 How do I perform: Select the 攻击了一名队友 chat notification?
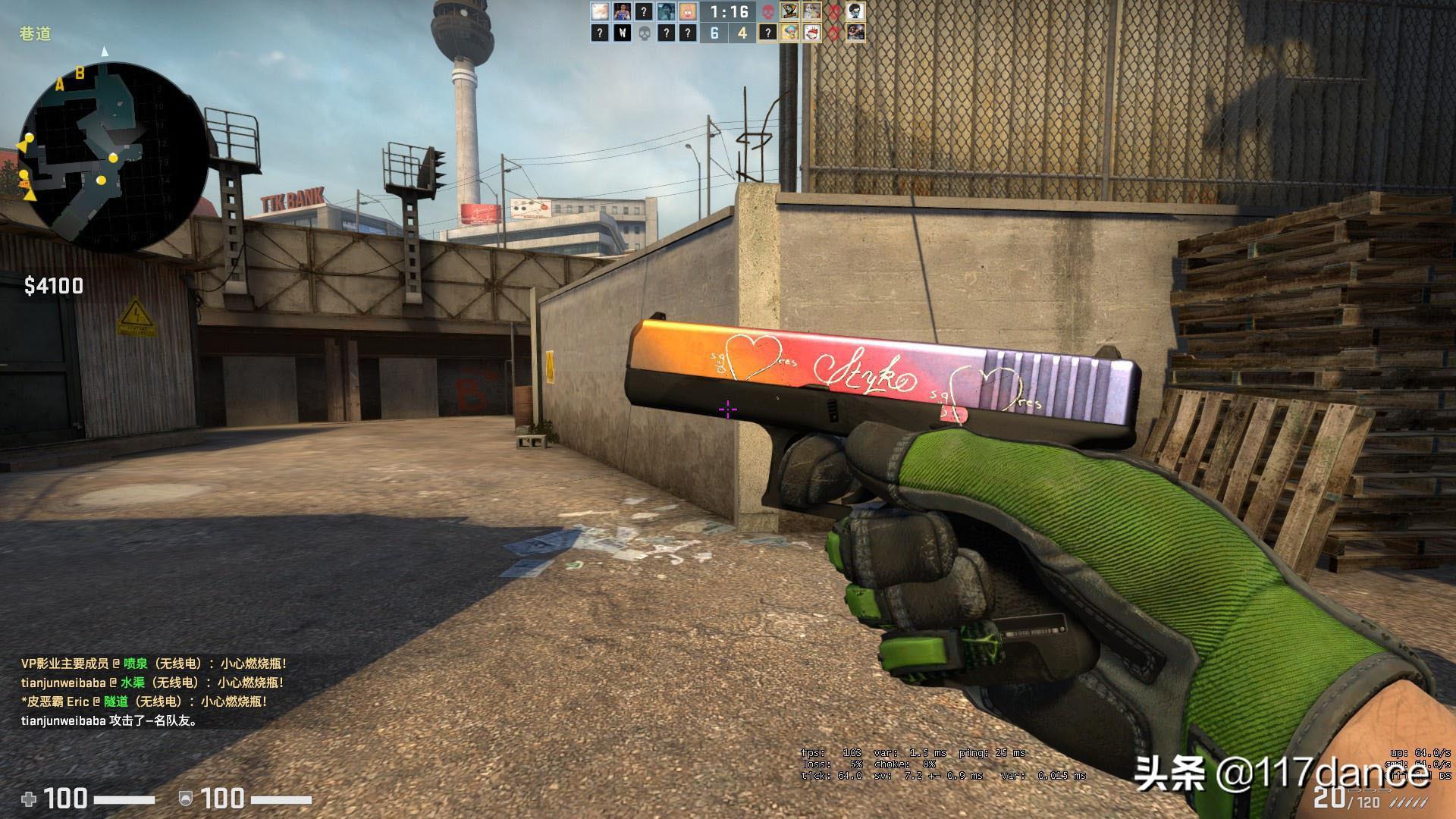[110, 720]
